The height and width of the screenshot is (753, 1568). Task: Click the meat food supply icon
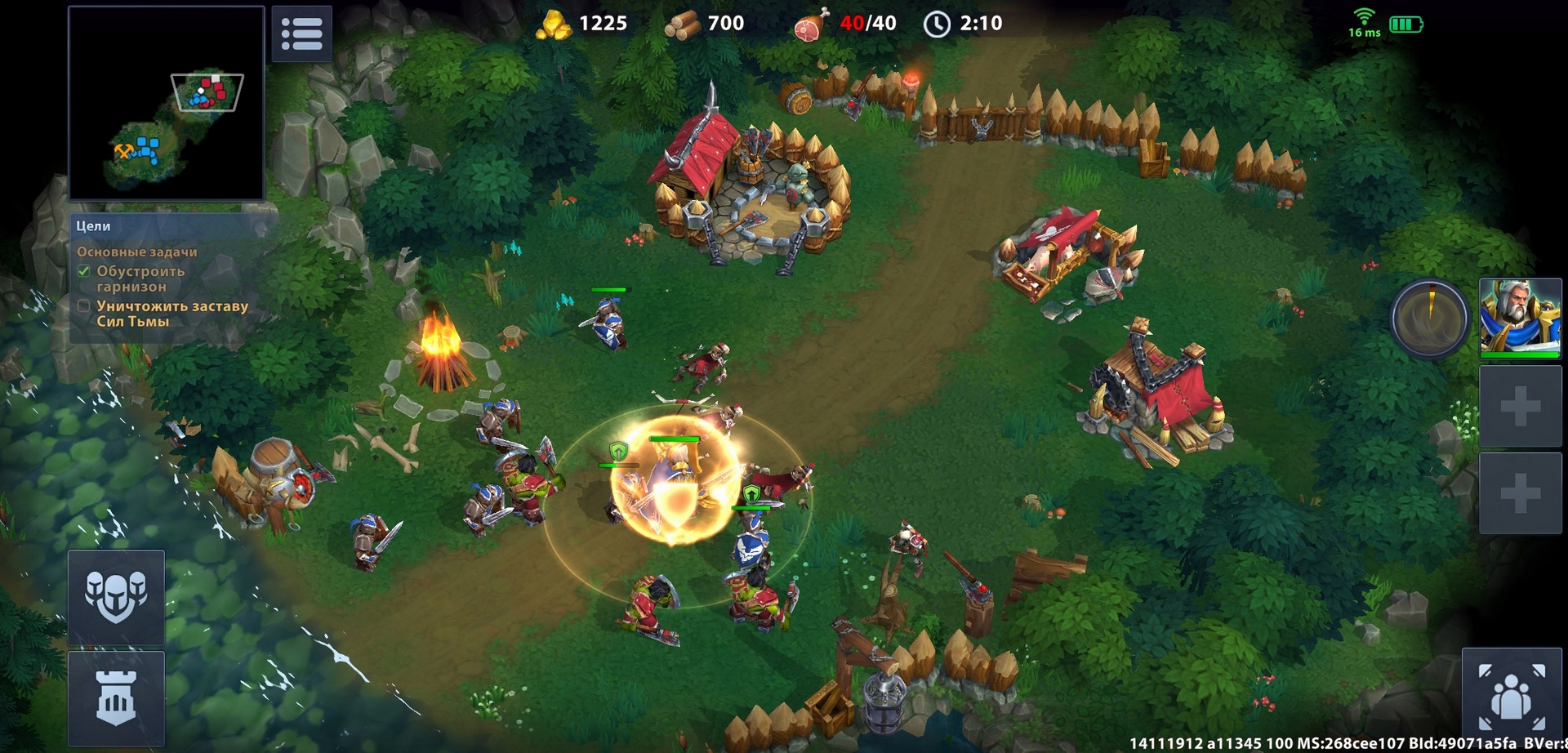click(x=808, y=23)
